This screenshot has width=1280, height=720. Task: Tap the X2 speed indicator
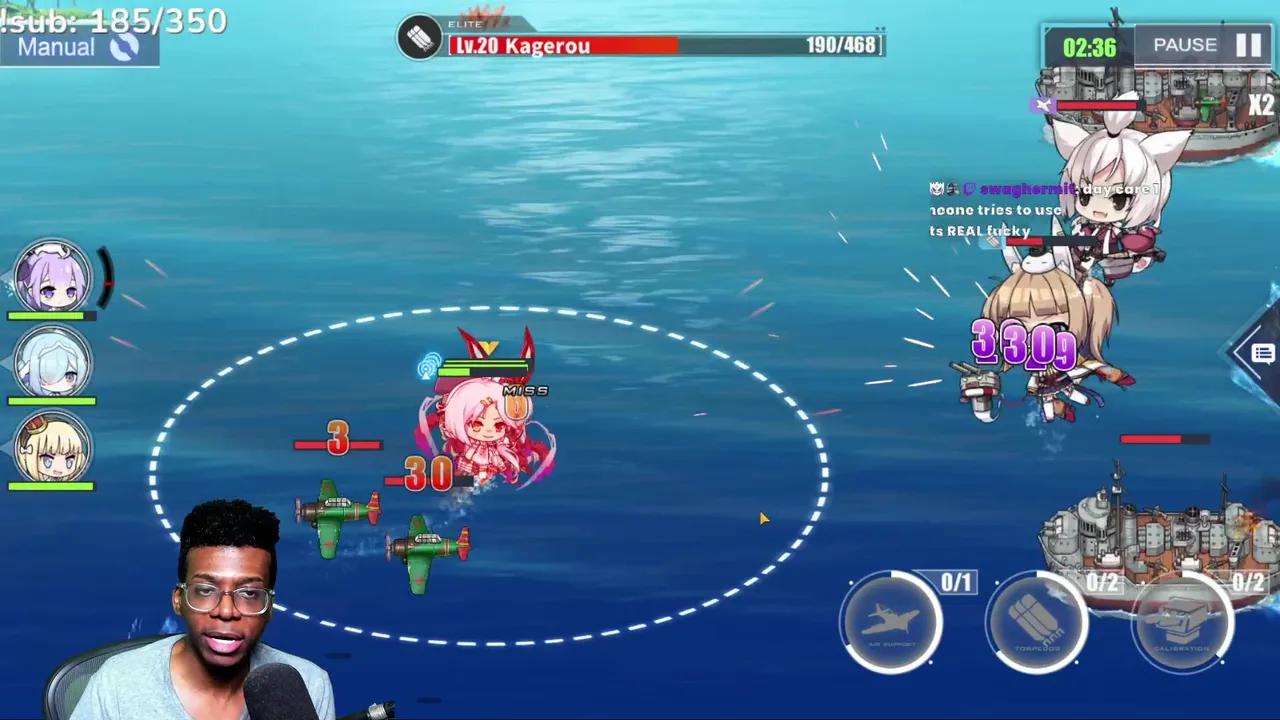[1261, 104]
